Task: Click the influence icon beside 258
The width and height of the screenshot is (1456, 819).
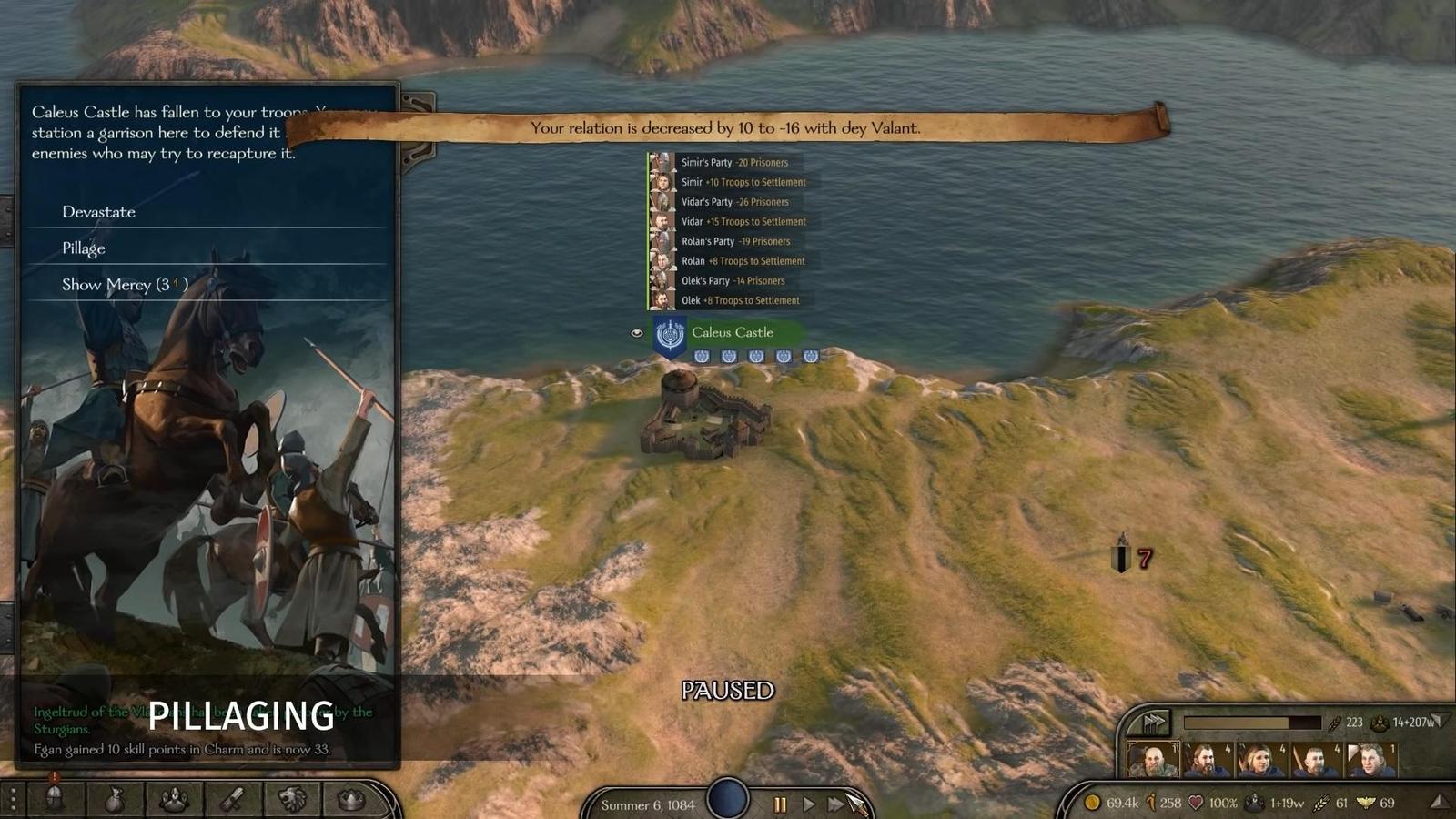Action: tap(1153, 803)
